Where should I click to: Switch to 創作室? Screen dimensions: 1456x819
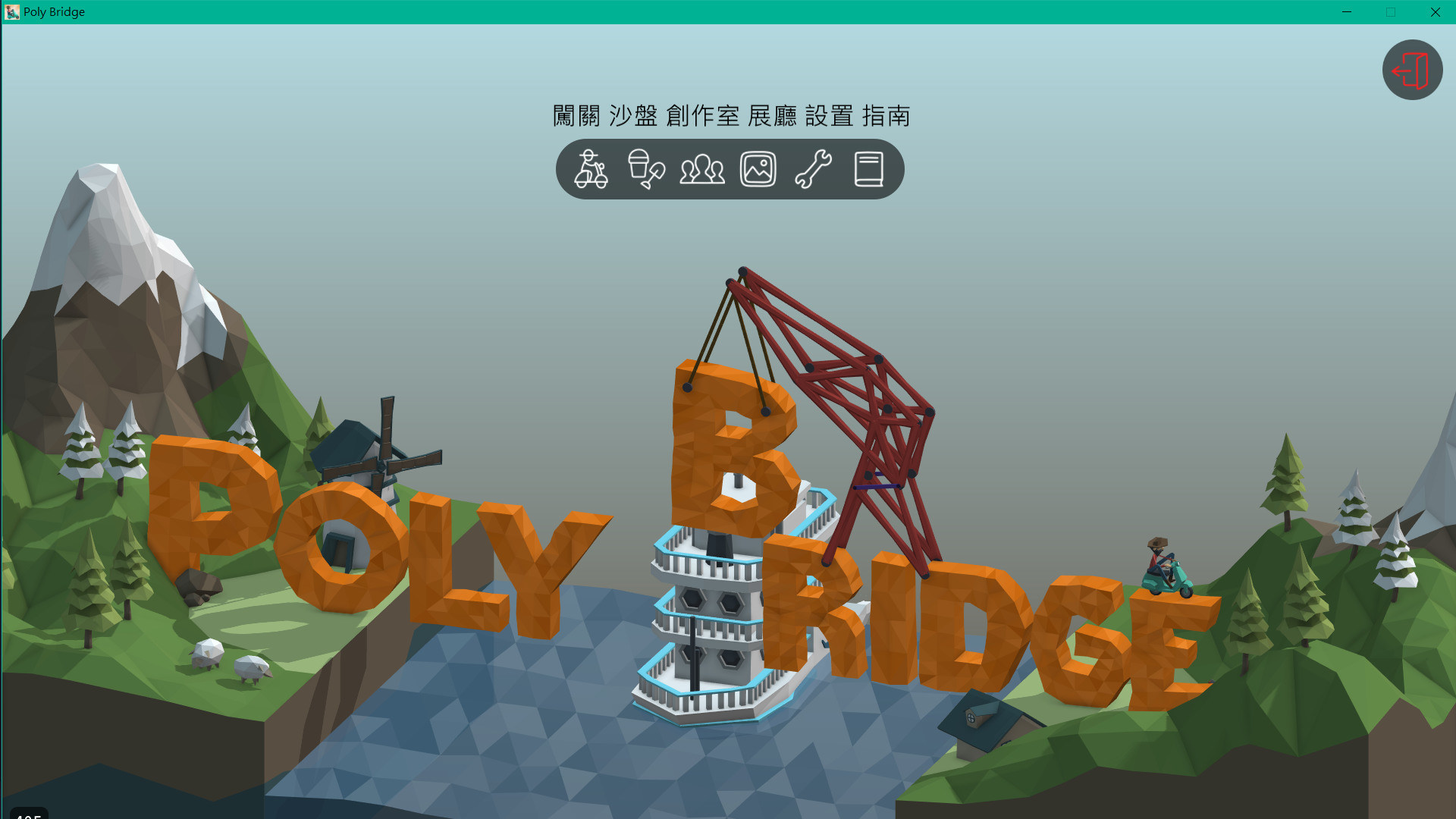[x=703, y=117]
